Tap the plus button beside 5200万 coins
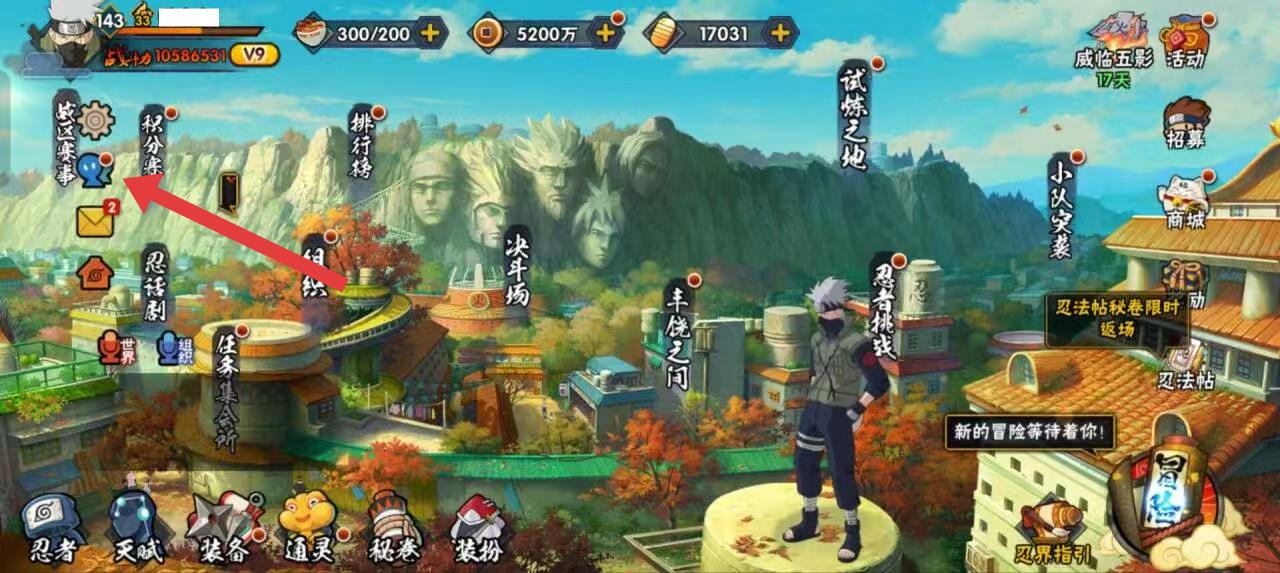1280x573 pixels. [605, 33]
